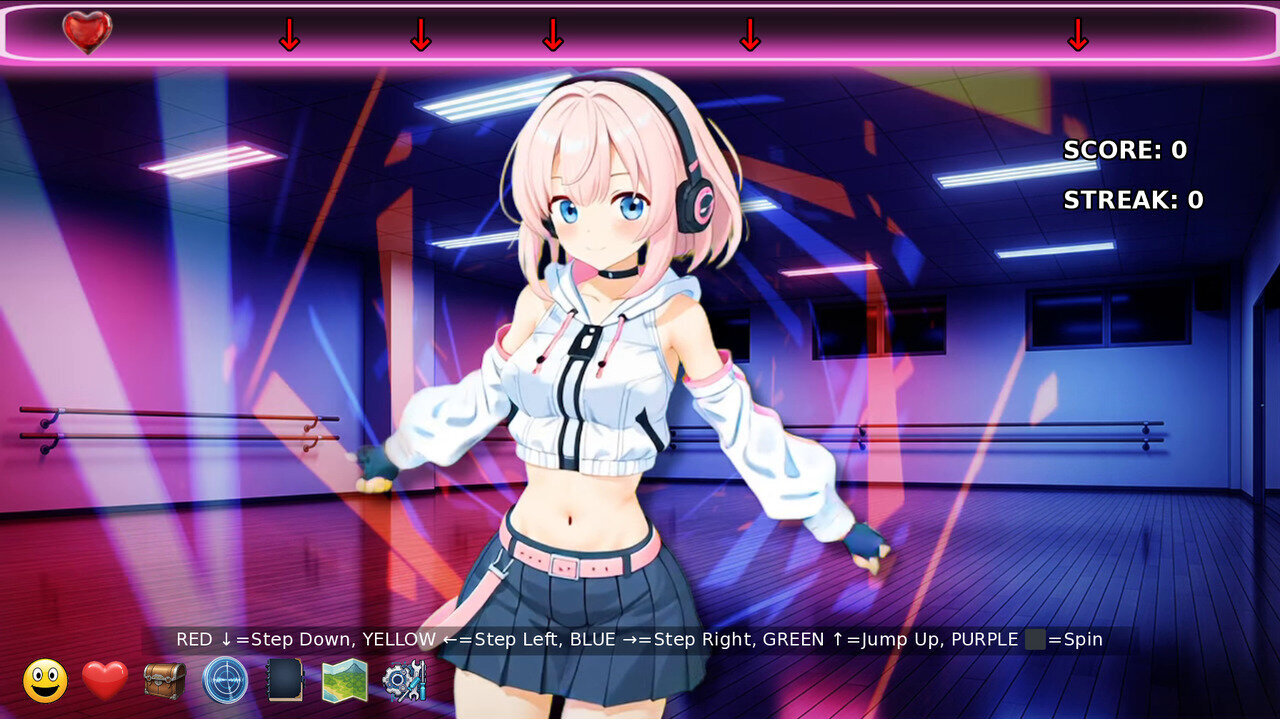Click the first red down arrow note

click(290, 38)
